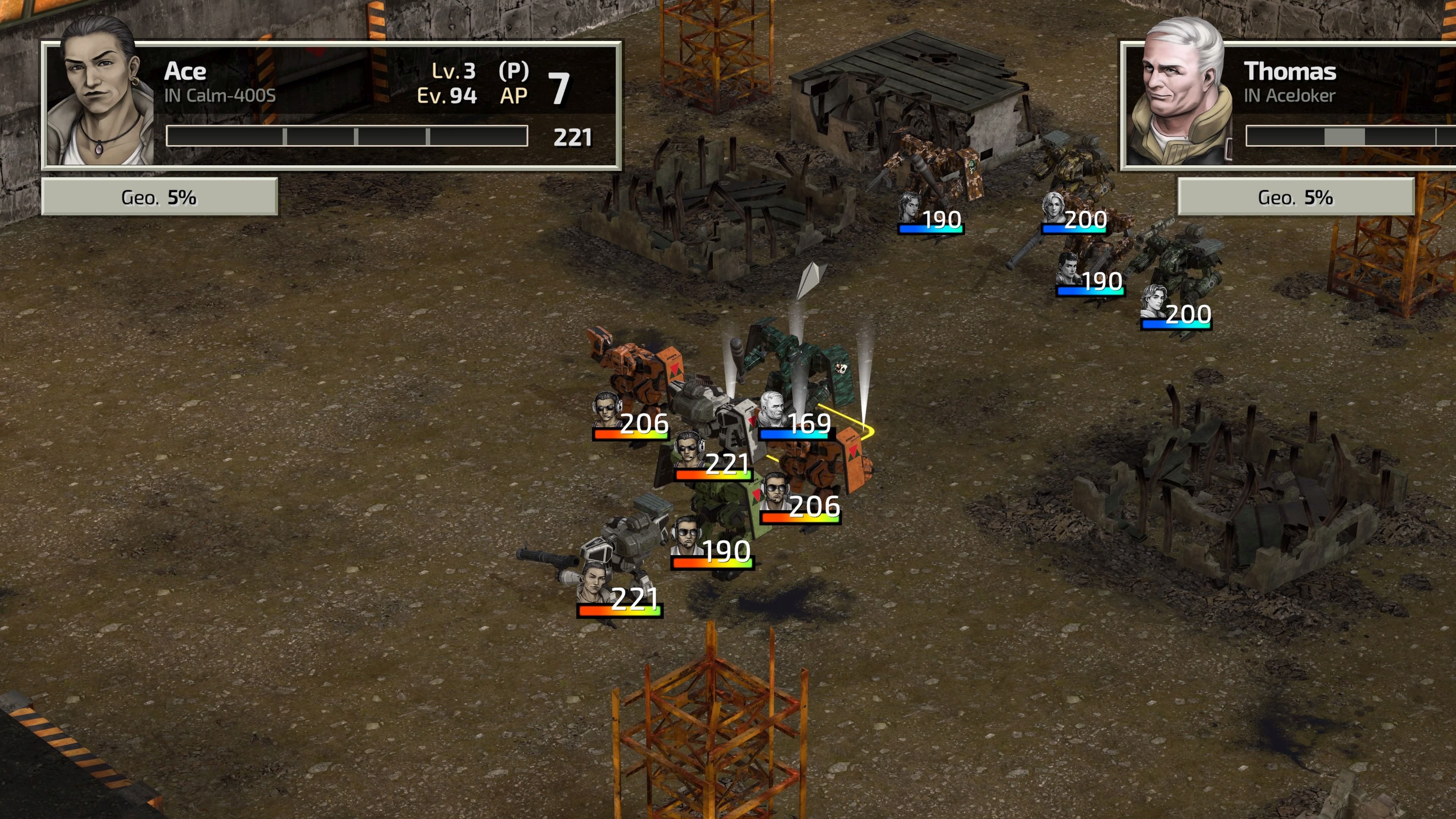Expand Thomas's Geo. 5% info panel

tap(1297, 199)
